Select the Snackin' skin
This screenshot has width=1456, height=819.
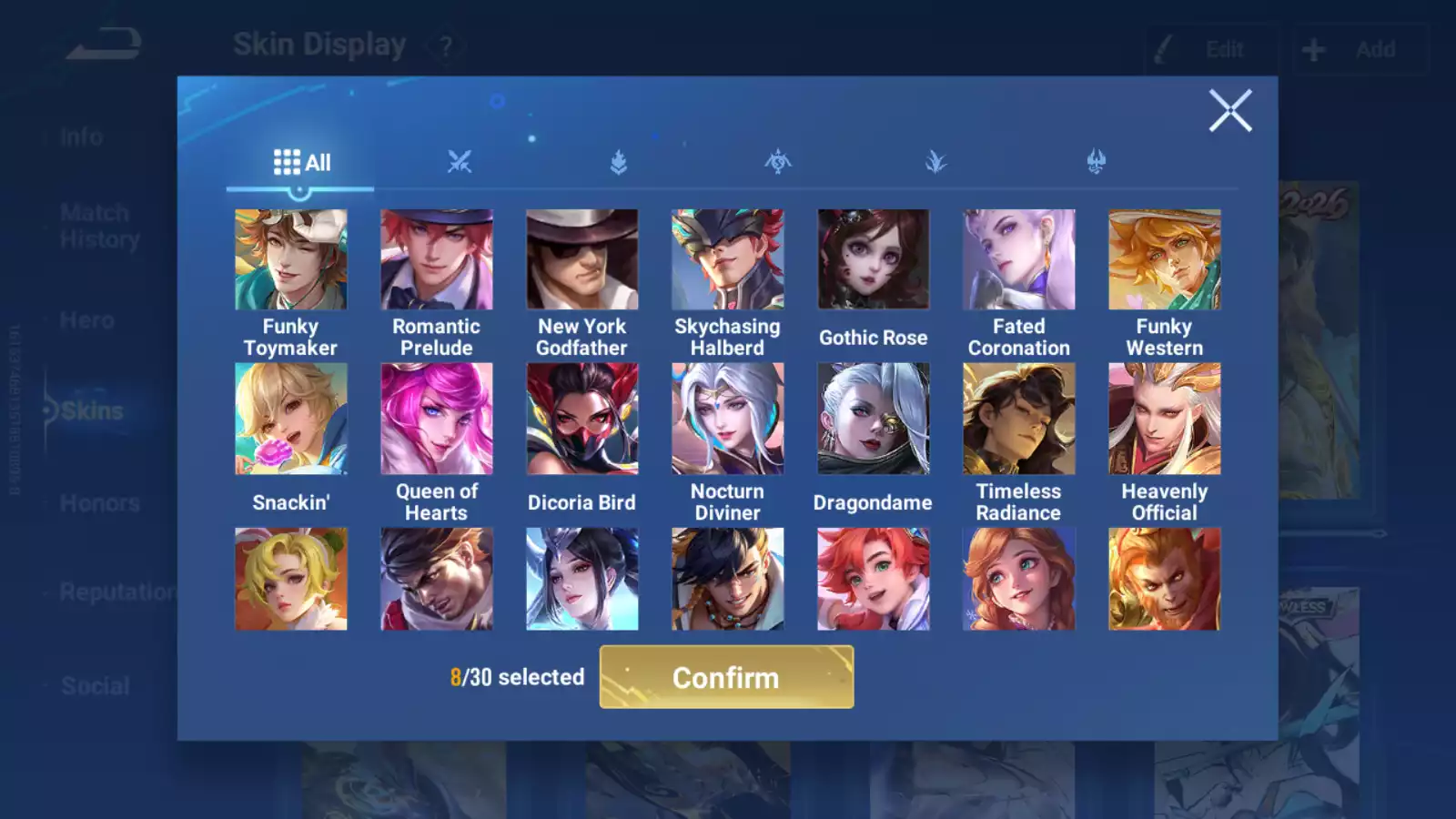pyautogui.click(x=290, y=419)
